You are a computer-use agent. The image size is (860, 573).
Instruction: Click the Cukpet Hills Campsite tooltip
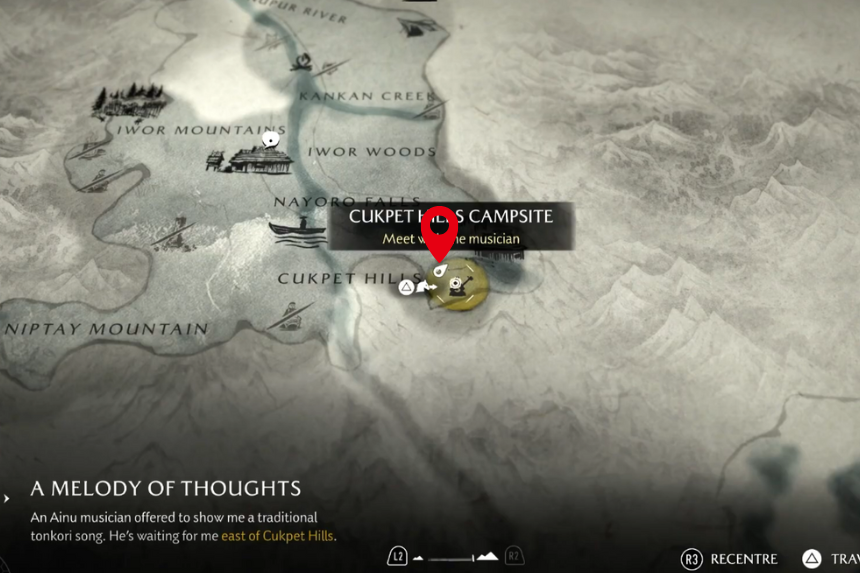[x=451, y=226]
